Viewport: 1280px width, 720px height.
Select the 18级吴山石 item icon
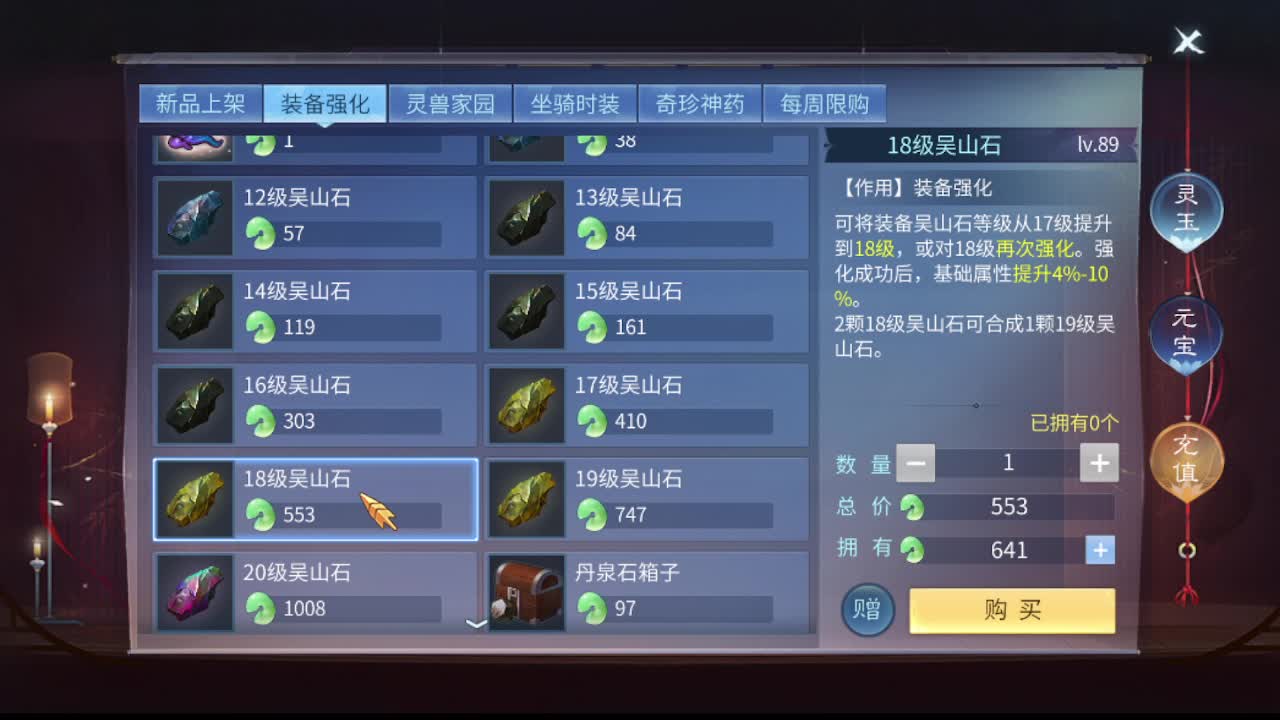195,500
